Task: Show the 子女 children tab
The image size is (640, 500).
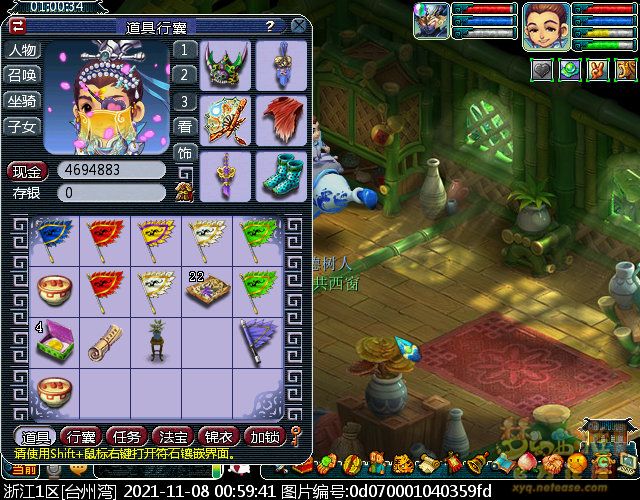Action: click(x=22, y=126)
